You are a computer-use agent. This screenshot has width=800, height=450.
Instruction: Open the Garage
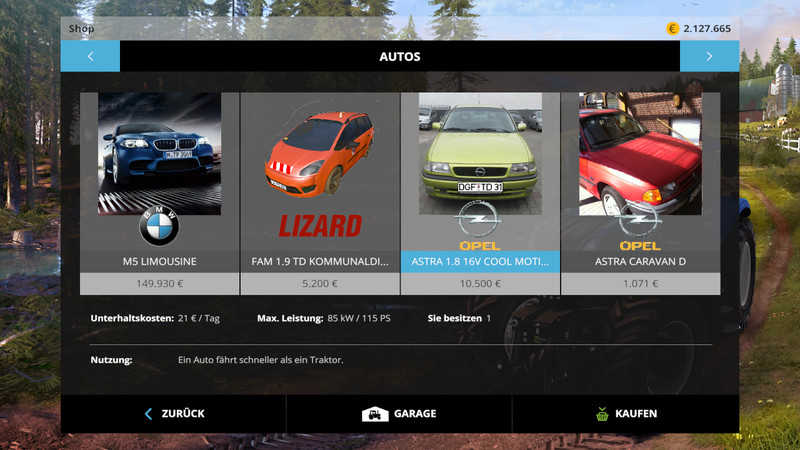point(399,413)
